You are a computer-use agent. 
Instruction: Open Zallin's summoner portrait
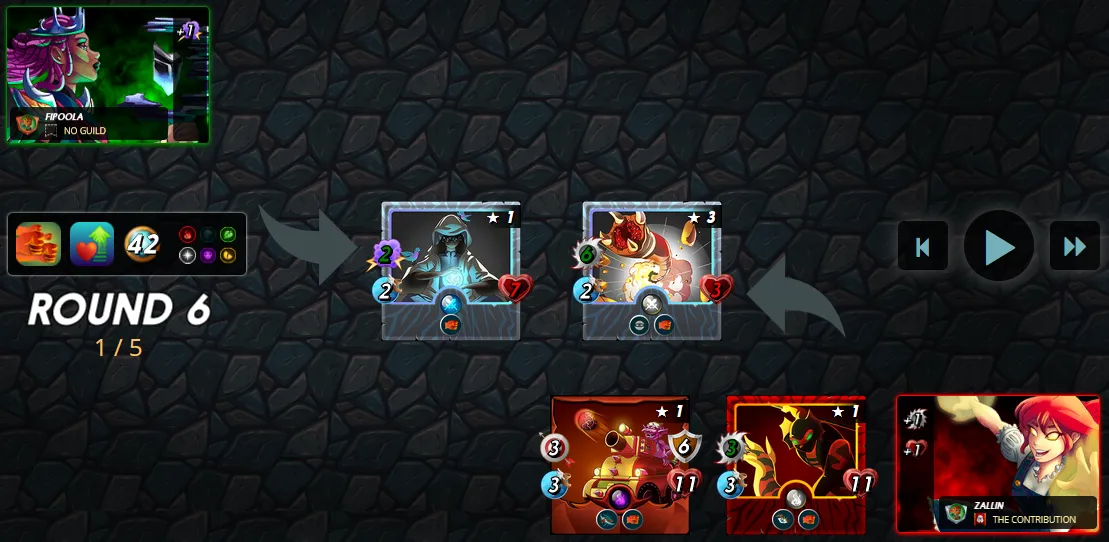(x=997, y=464)
